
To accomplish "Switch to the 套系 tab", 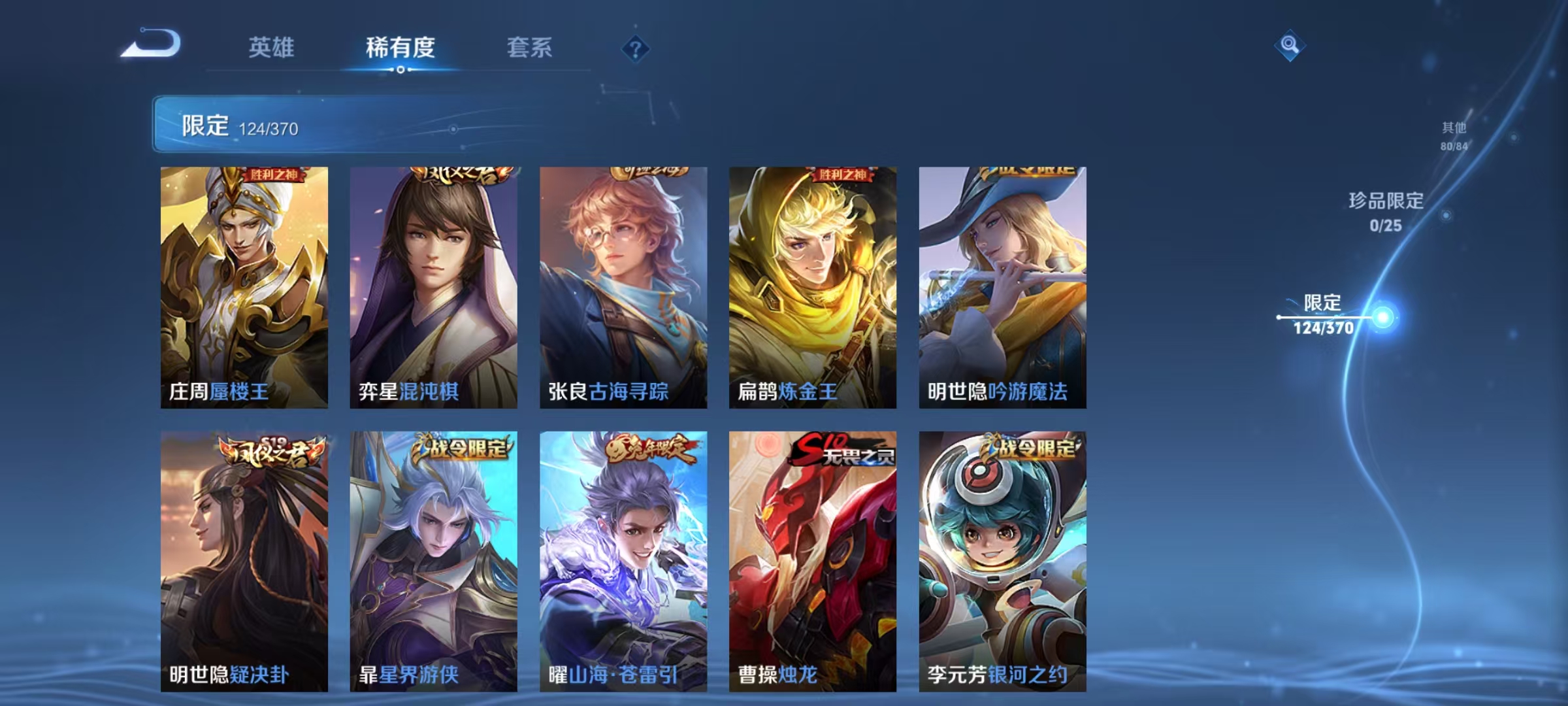I will (x=530, y=48).
